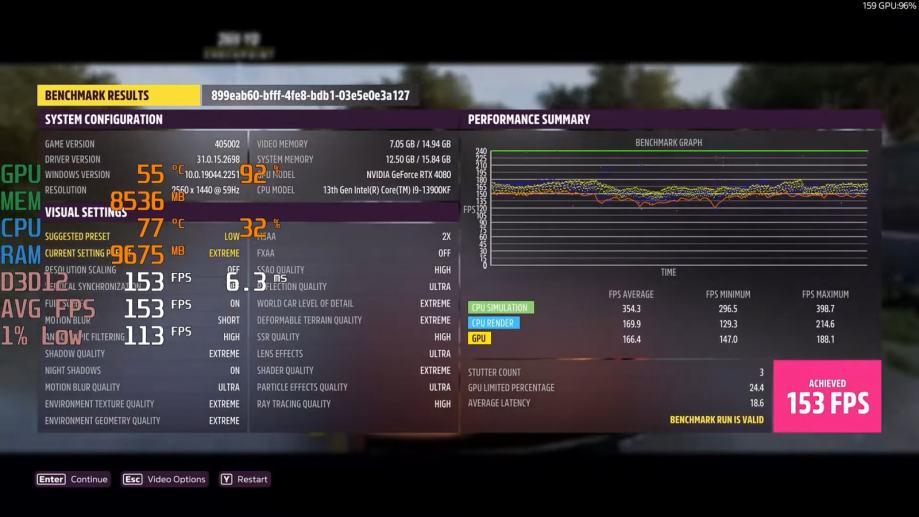Continue past the benchmark results
This screenshot has height=517, width=919.
pyautogui.click(x=73, y=479)
